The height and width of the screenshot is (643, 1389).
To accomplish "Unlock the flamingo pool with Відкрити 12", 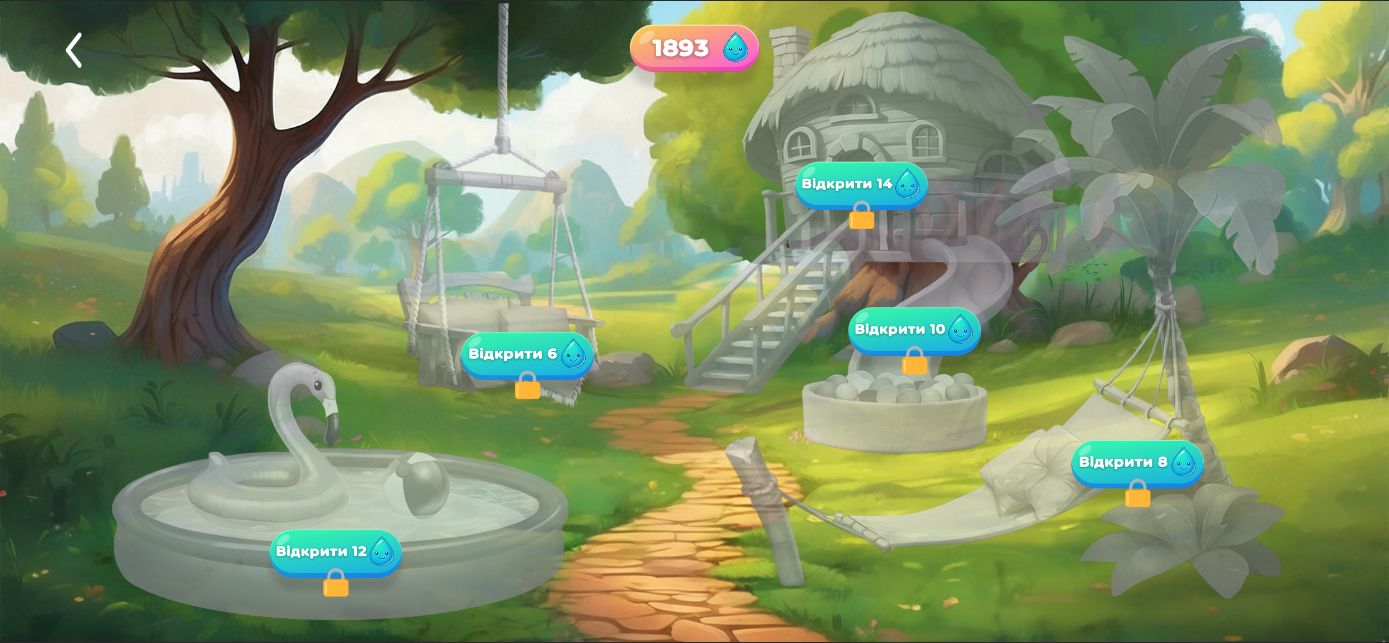I will [x=335, y=551].
